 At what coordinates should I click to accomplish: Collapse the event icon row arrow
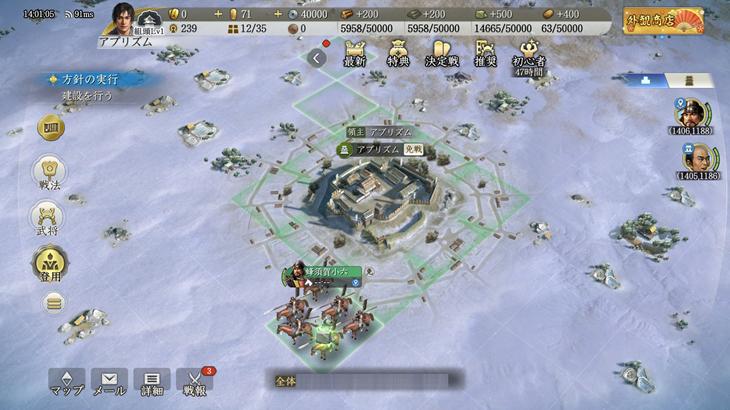317,58
